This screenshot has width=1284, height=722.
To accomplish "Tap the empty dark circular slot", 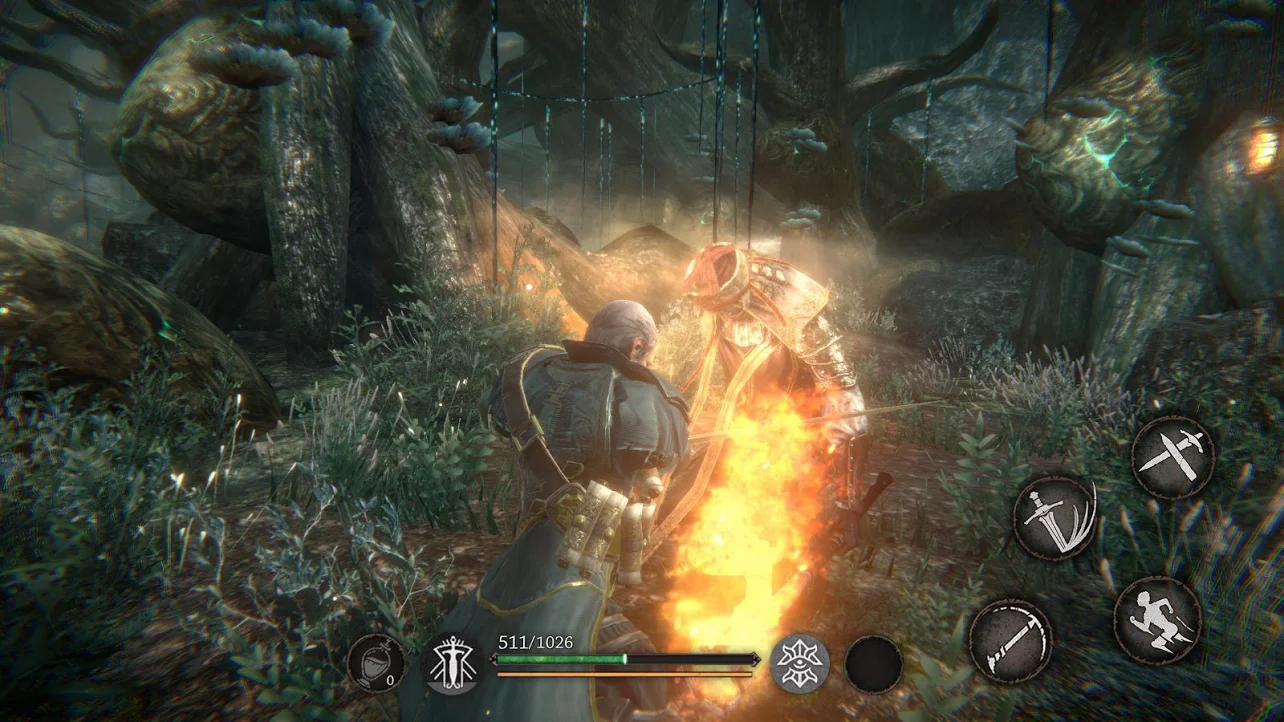I will (873, 664).
